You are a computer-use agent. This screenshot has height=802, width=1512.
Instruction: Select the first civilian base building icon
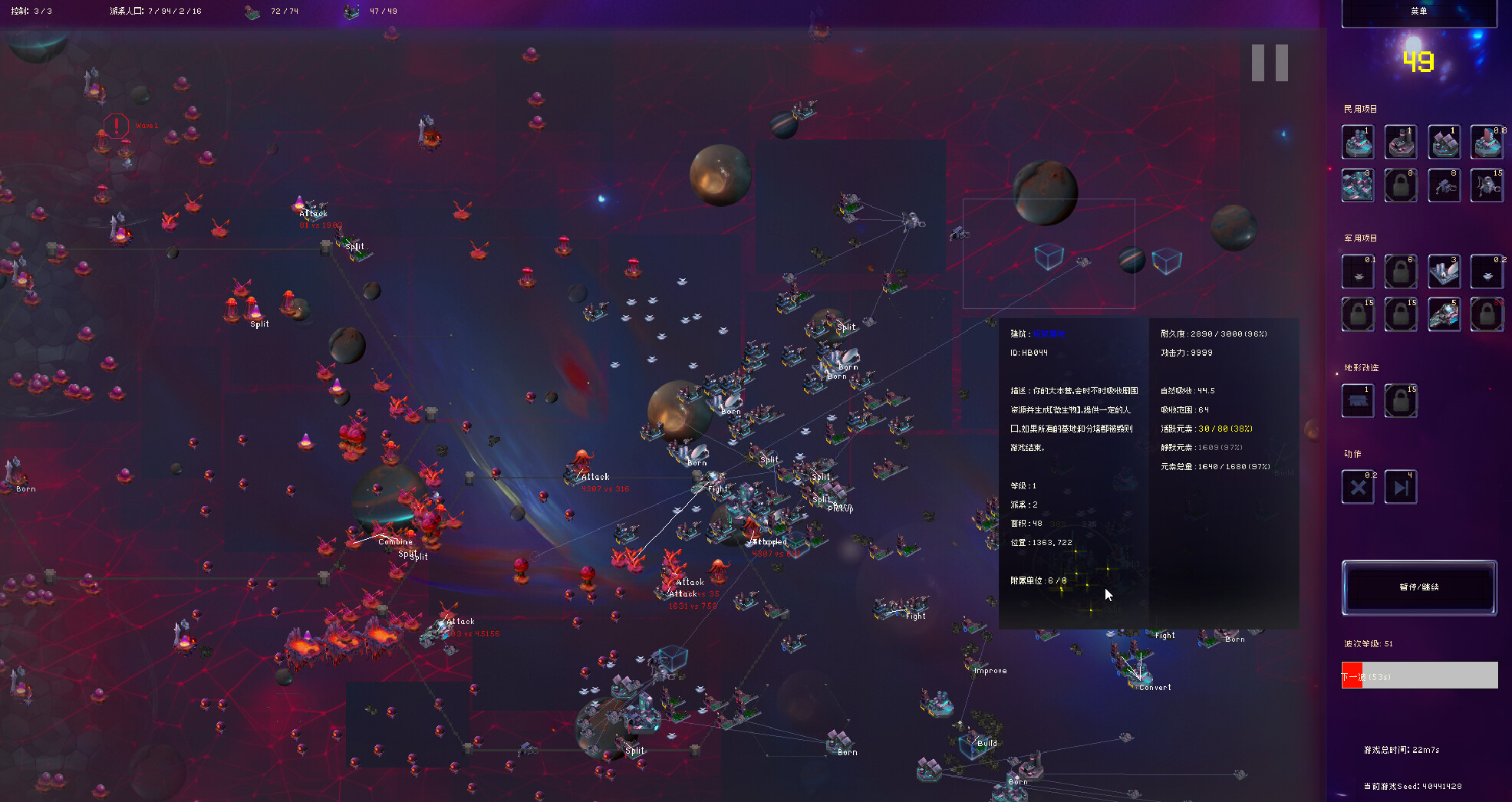point(1358,142)
